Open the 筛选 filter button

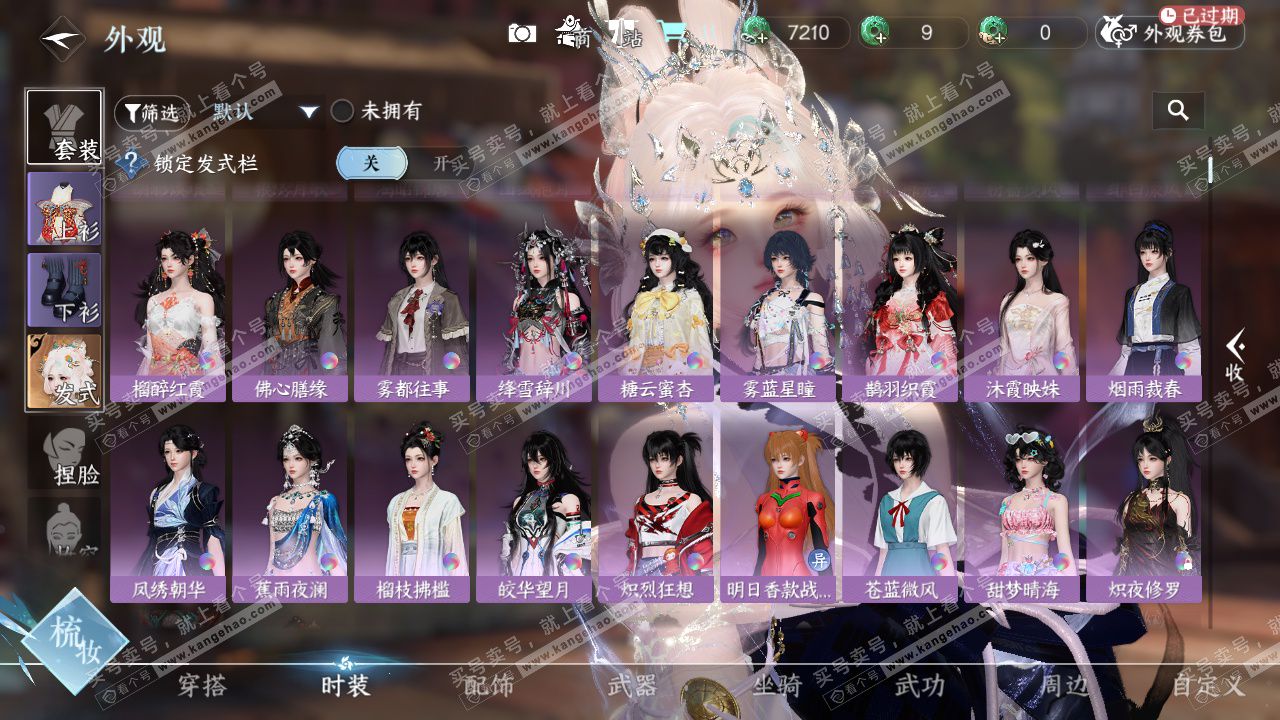[151, 113]
